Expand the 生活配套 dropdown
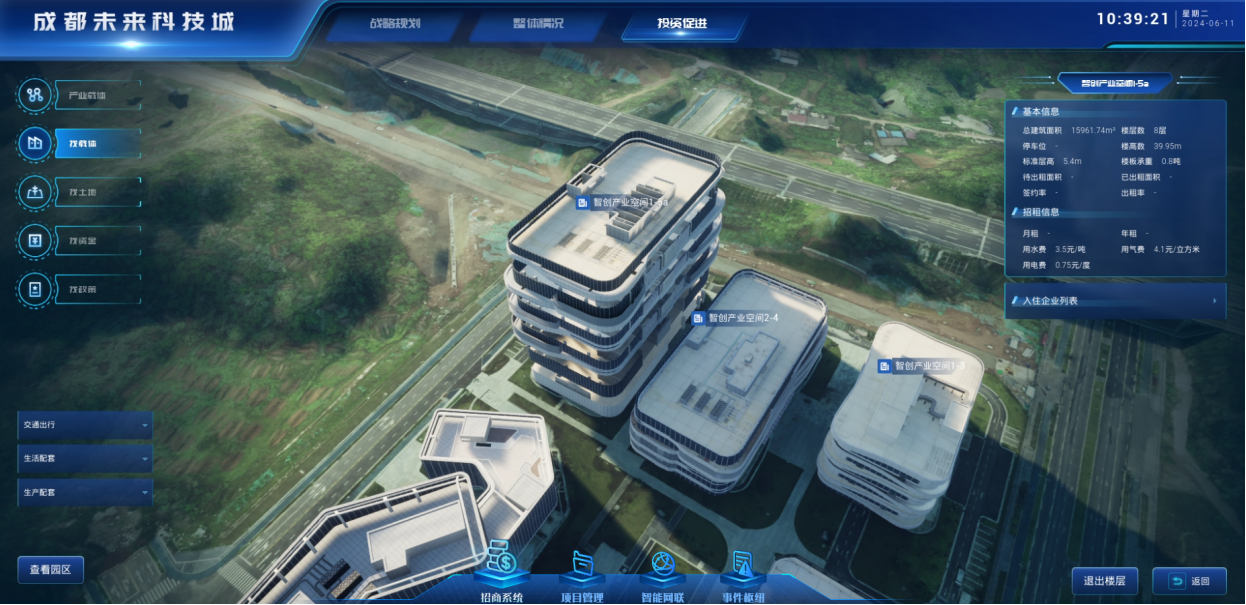The width and height of the screenshot is (1246, 605). click(85, 459)
